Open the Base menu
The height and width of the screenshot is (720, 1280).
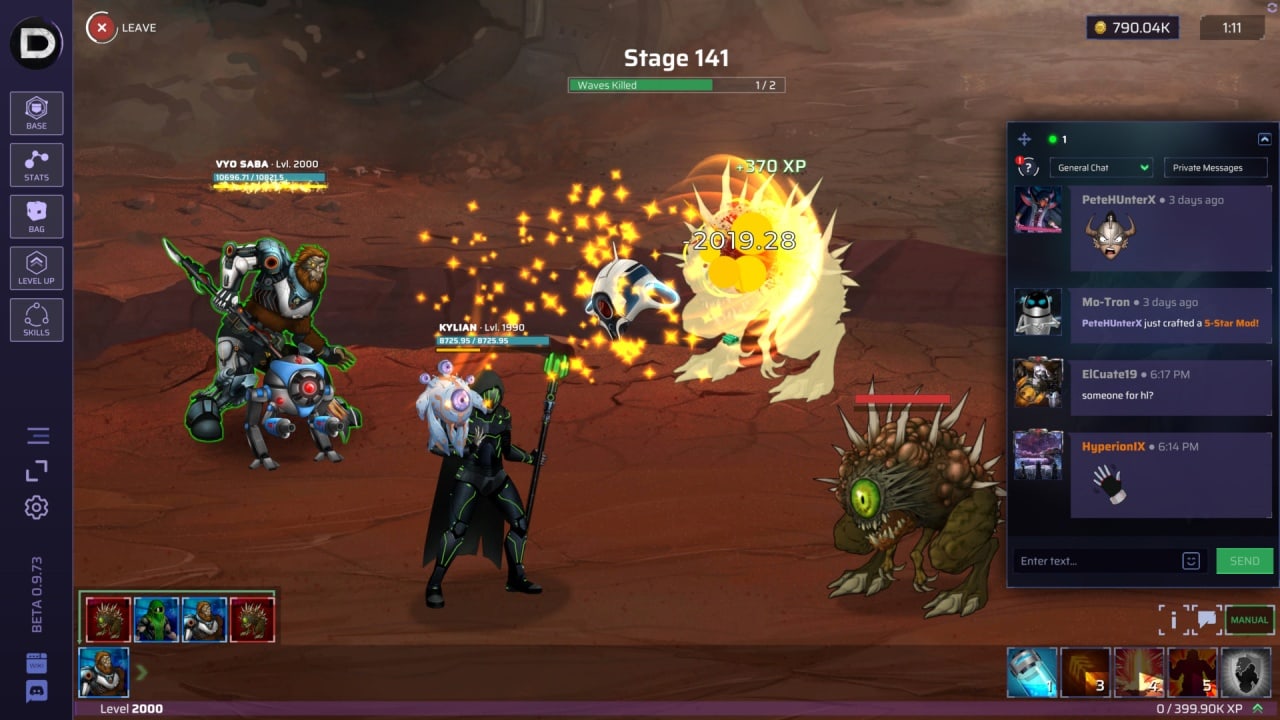point(37,113)
